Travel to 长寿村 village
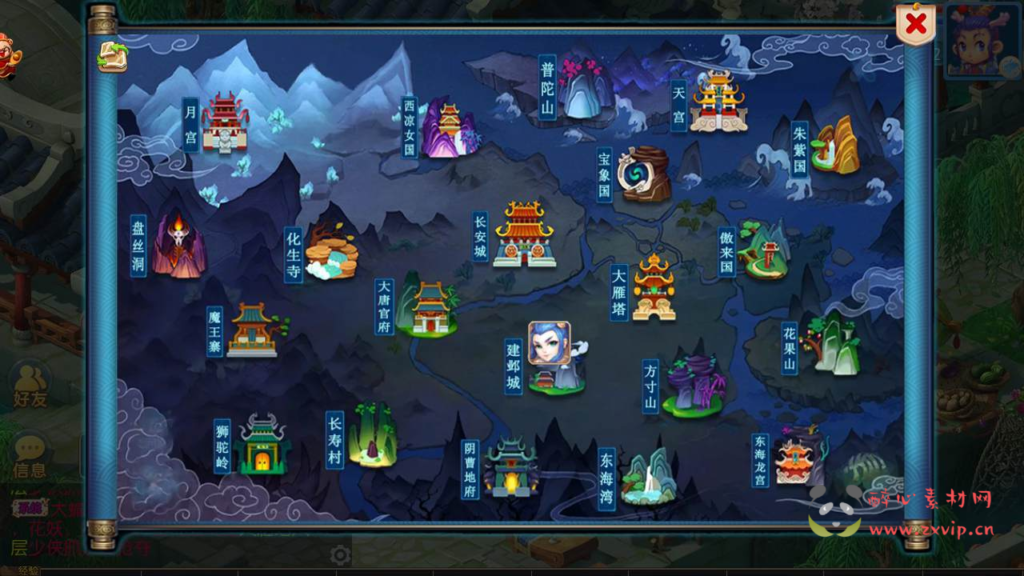The height and width of the screenshot is (576, 1024). coord(373,436)
